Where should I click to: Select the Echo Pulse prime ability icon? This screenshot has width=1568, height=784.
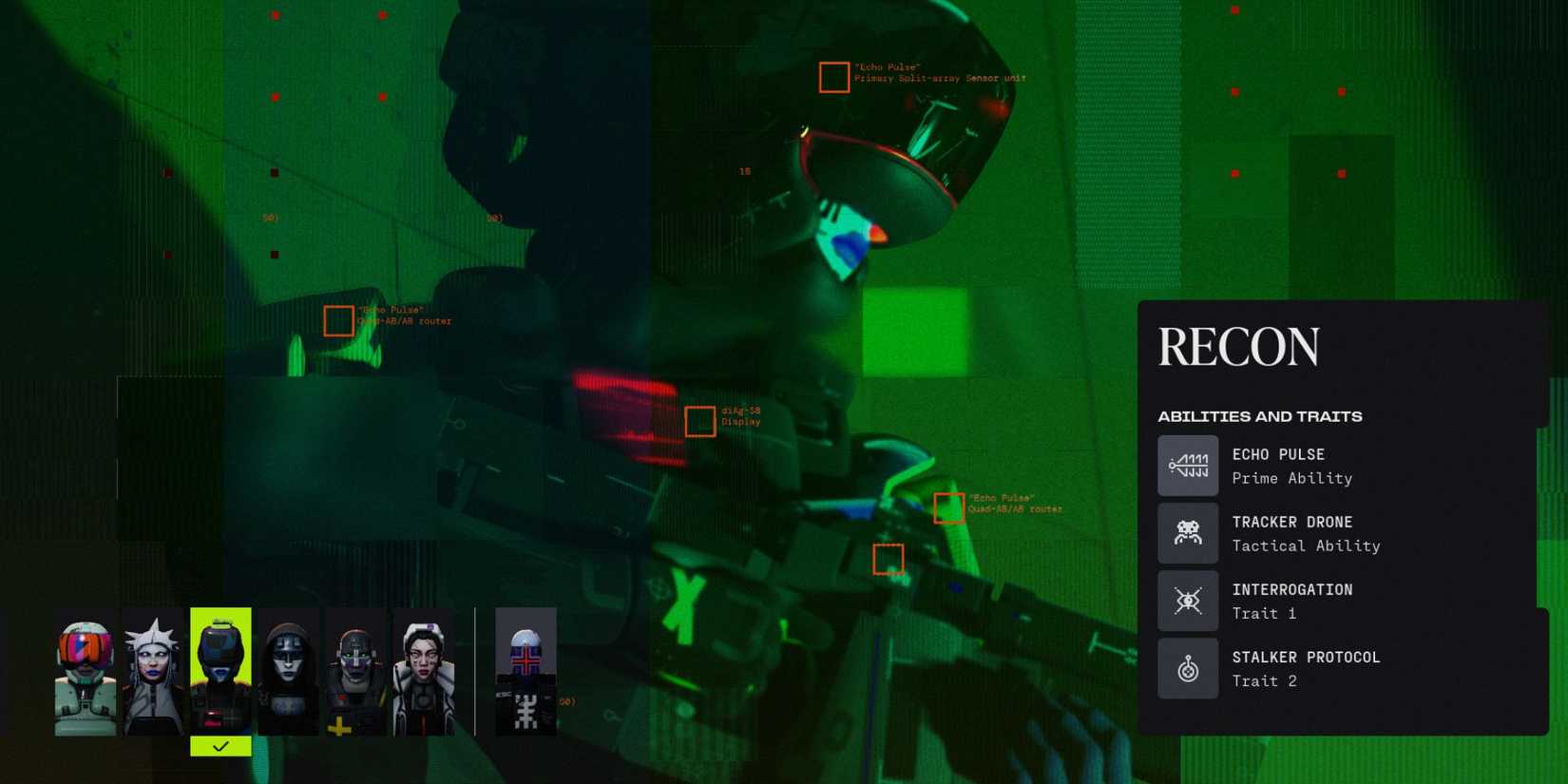pyautogui.click(x=1188, y=465)
